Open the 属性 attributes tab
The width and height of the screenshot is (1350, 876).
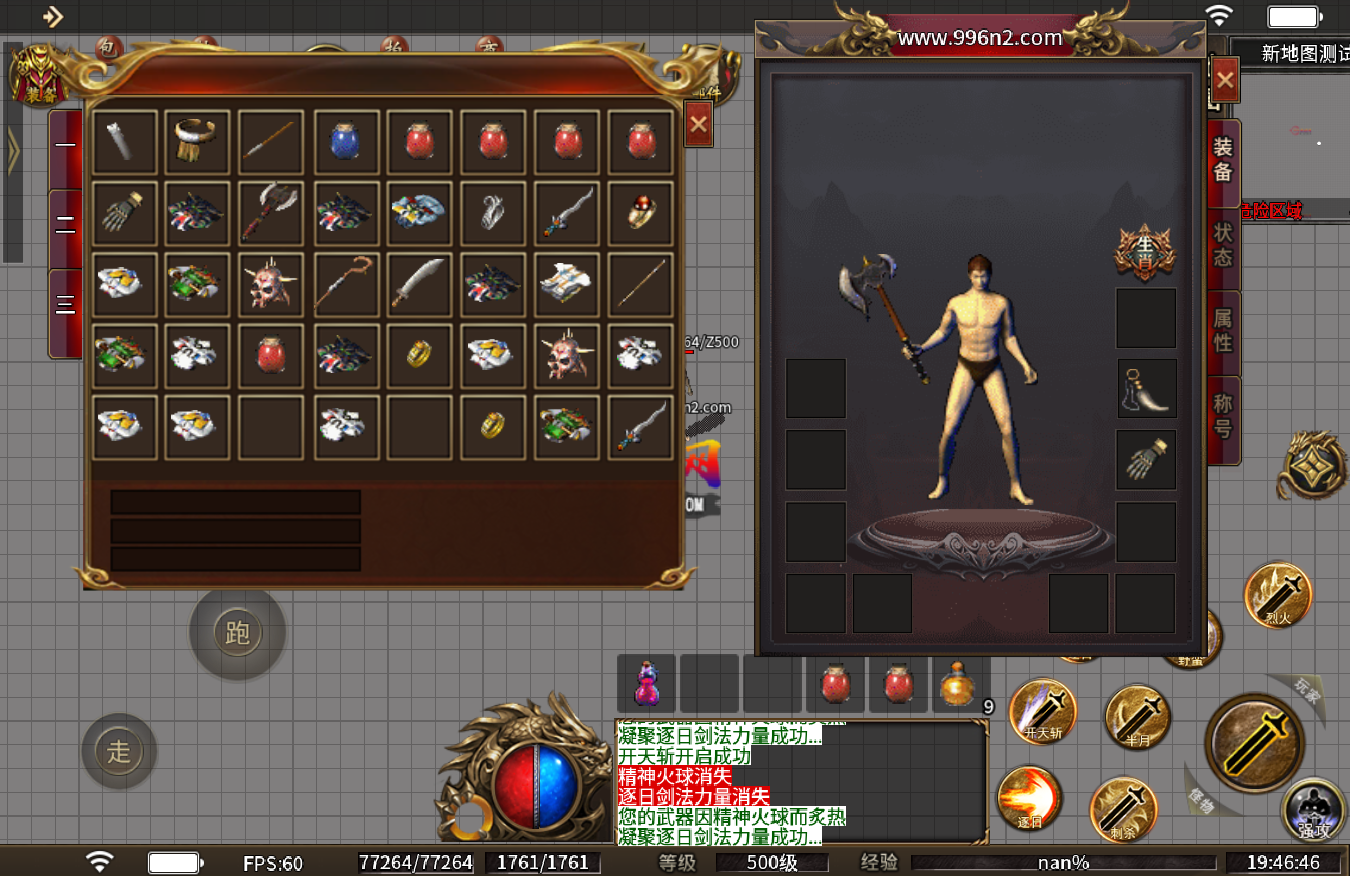coord(1223,330)
